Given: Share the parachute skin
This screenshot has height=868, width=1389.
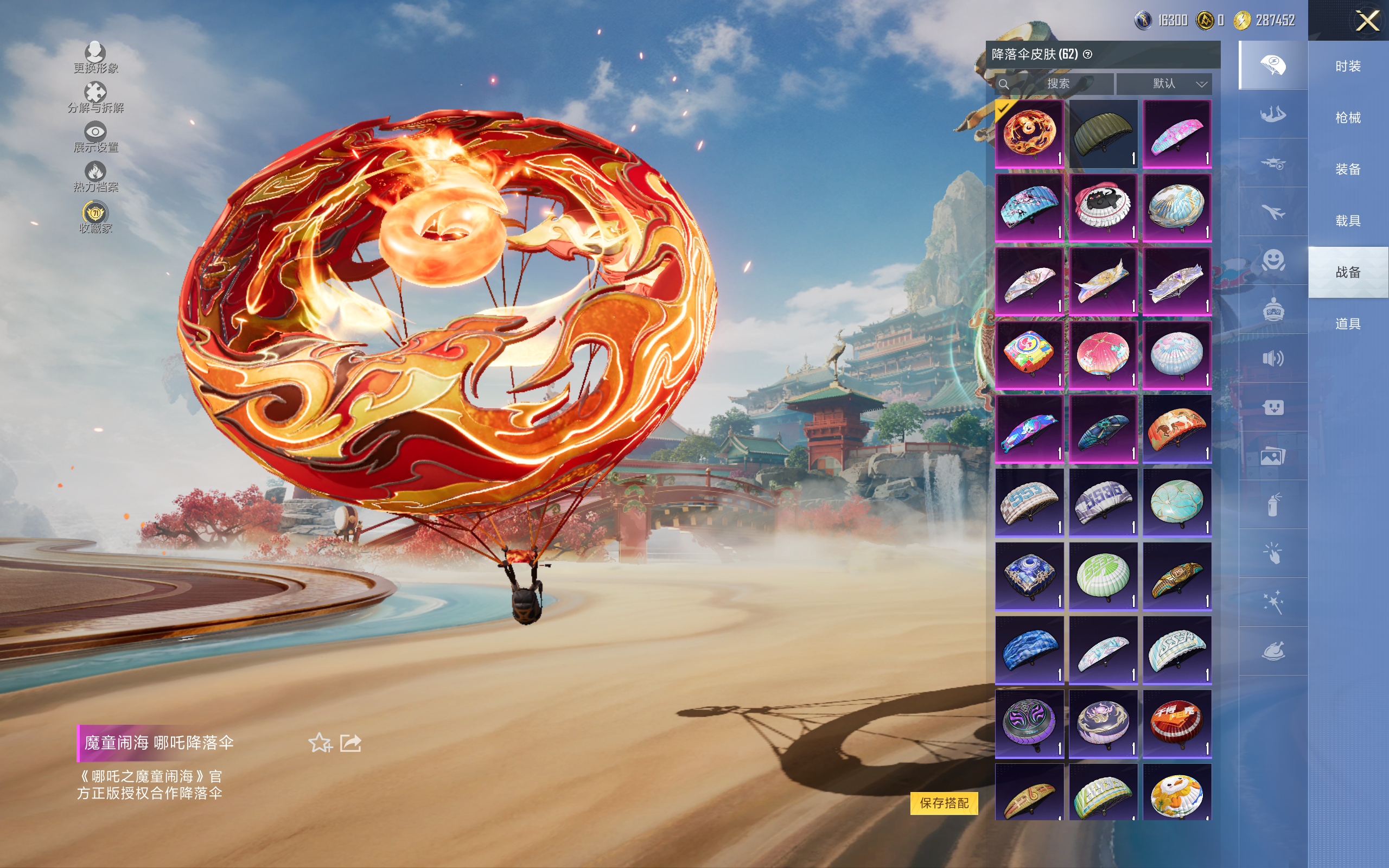Looking at the screenshot, I should [x=351, y=743].
